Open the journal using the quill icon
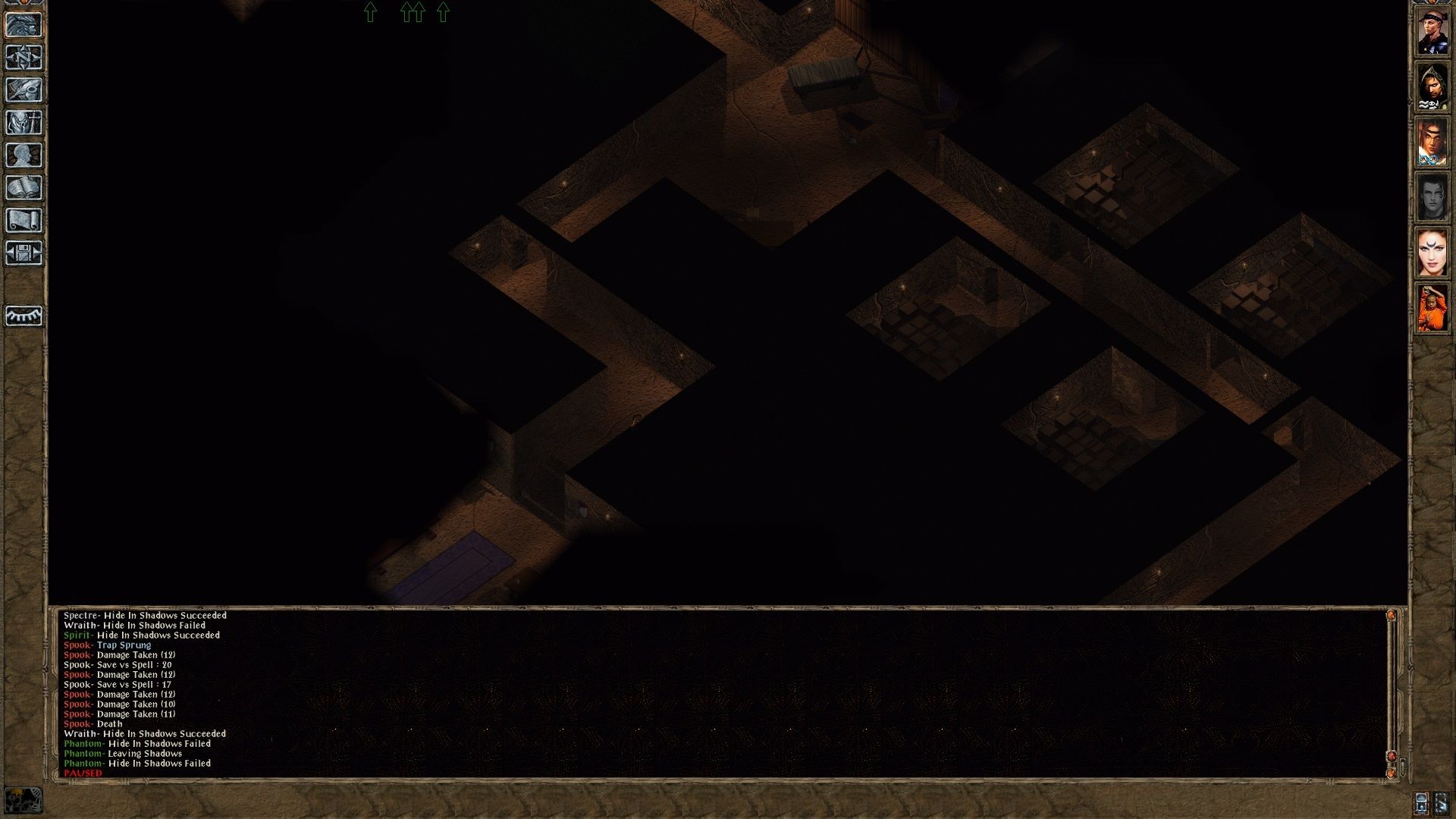This screenshot has width=1456, height=819. [x=24, y=91]
